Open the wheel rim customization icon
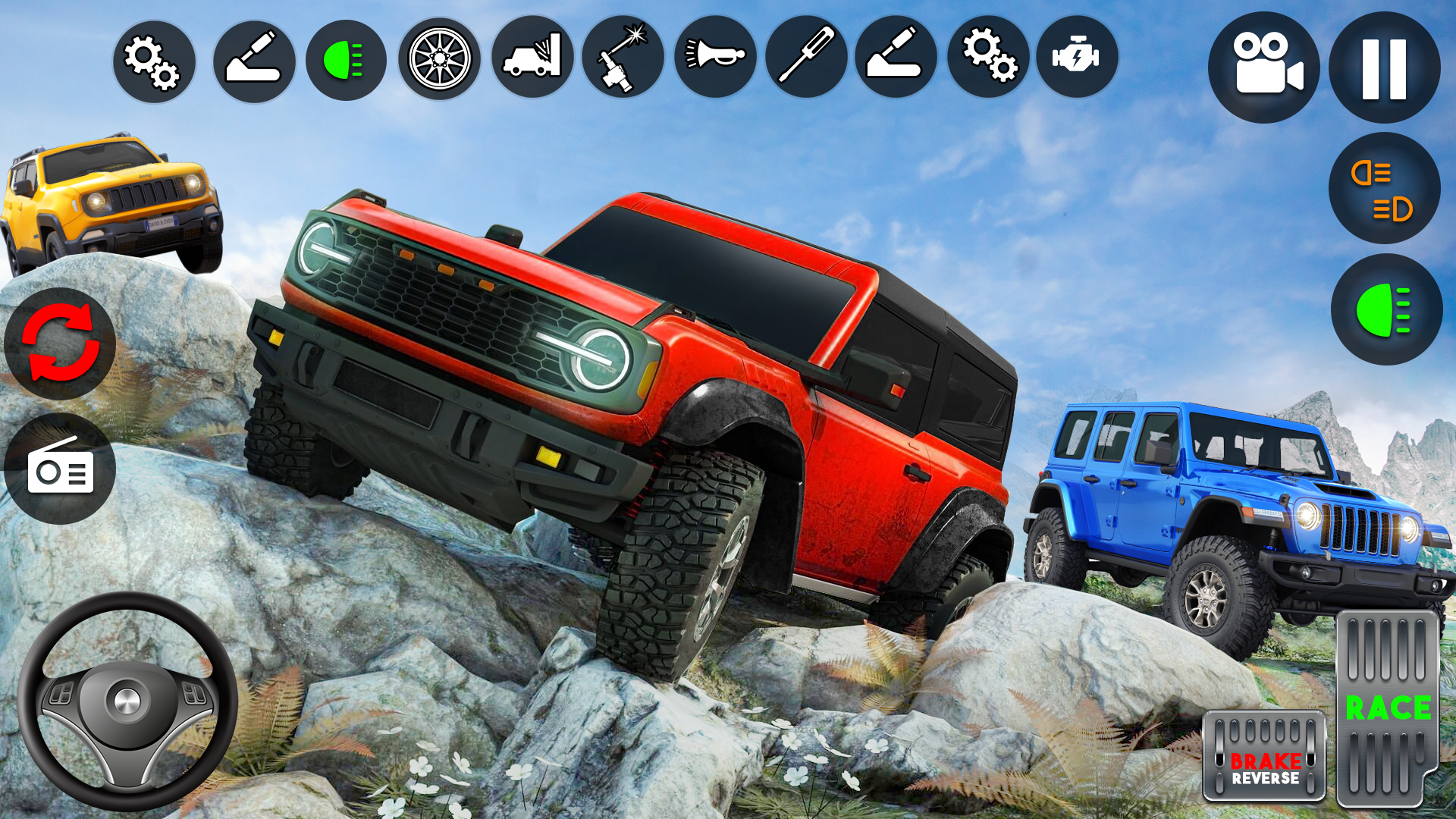The image size is (1456, 819). [x=438, y=59]
